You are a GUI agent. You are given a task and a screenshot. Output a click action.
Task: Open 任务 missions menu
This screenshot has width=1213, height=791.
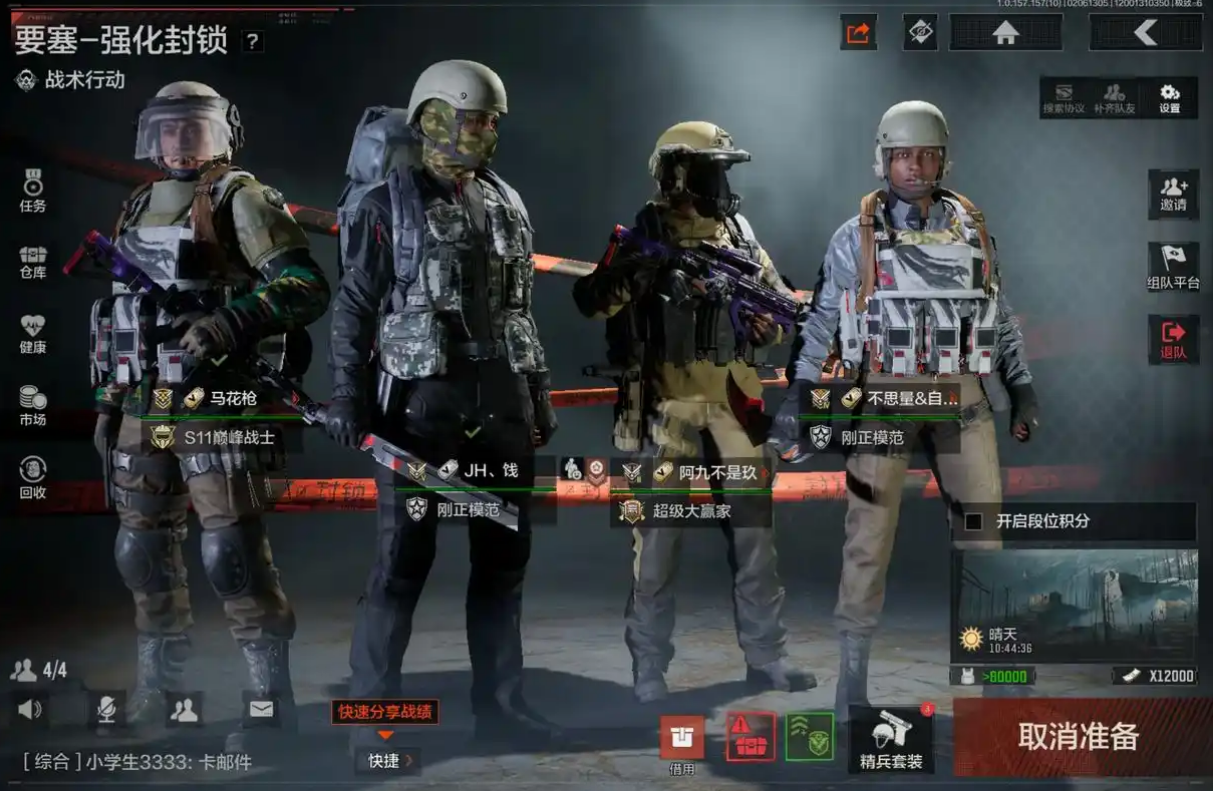pos(33,191)
